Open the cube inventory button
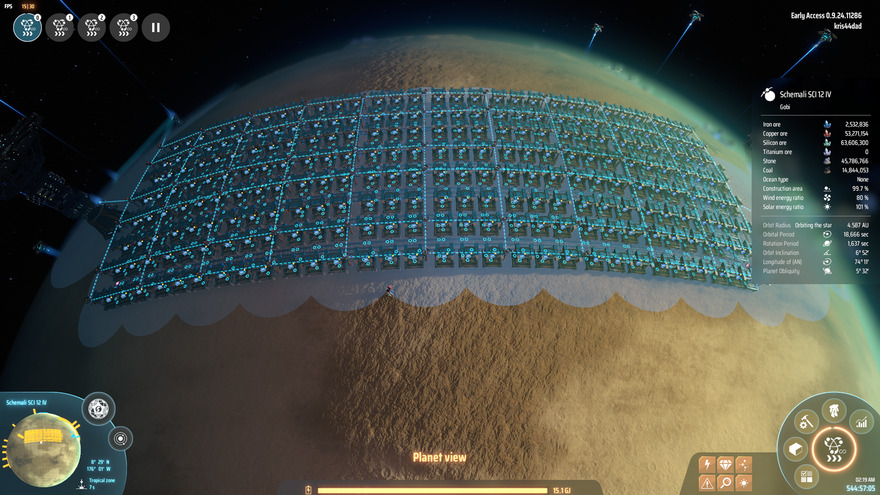Image resolution: width=880 pixels, height=495 pixels. click(x=797, y=451)
